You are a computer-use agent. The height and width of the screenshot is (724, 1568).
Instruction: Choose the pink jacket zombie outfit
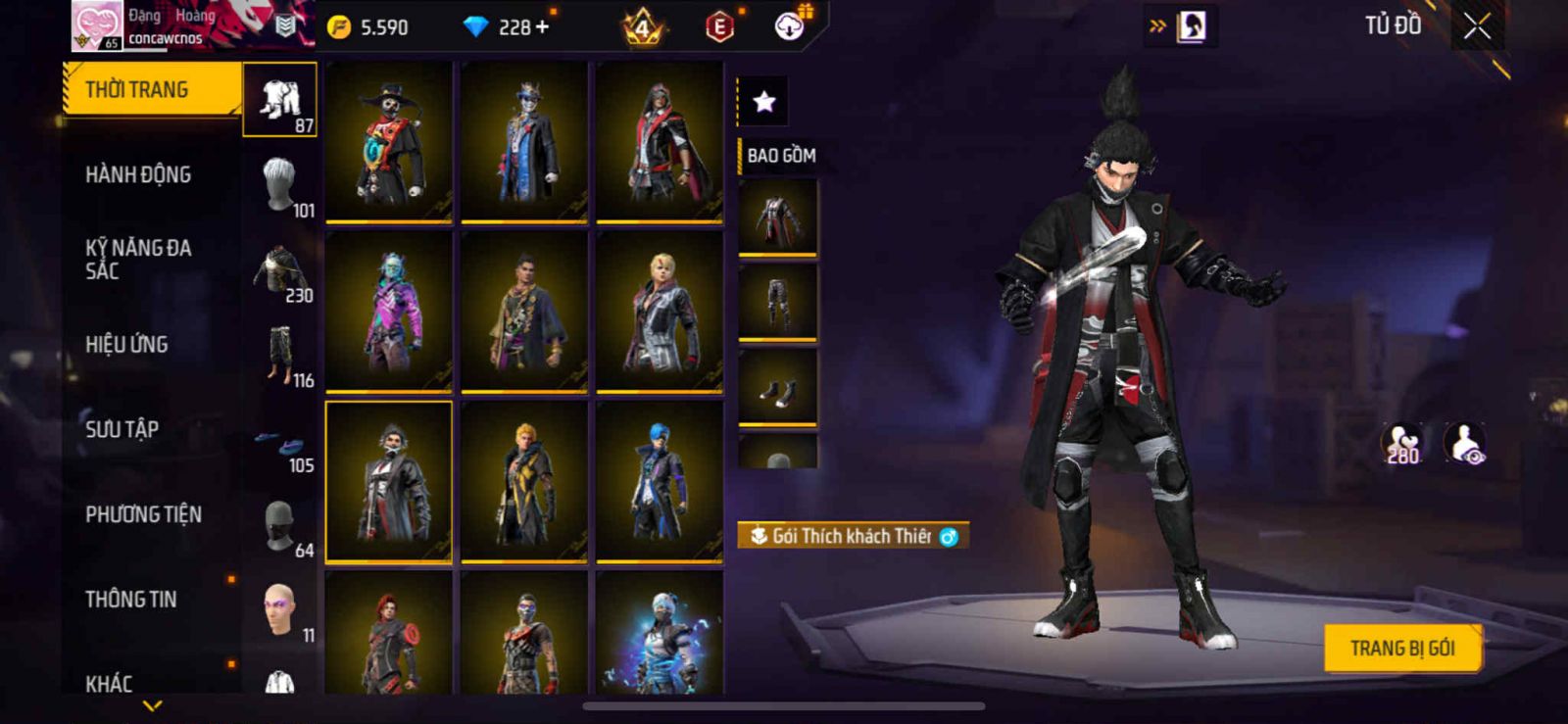pos(389,312)
